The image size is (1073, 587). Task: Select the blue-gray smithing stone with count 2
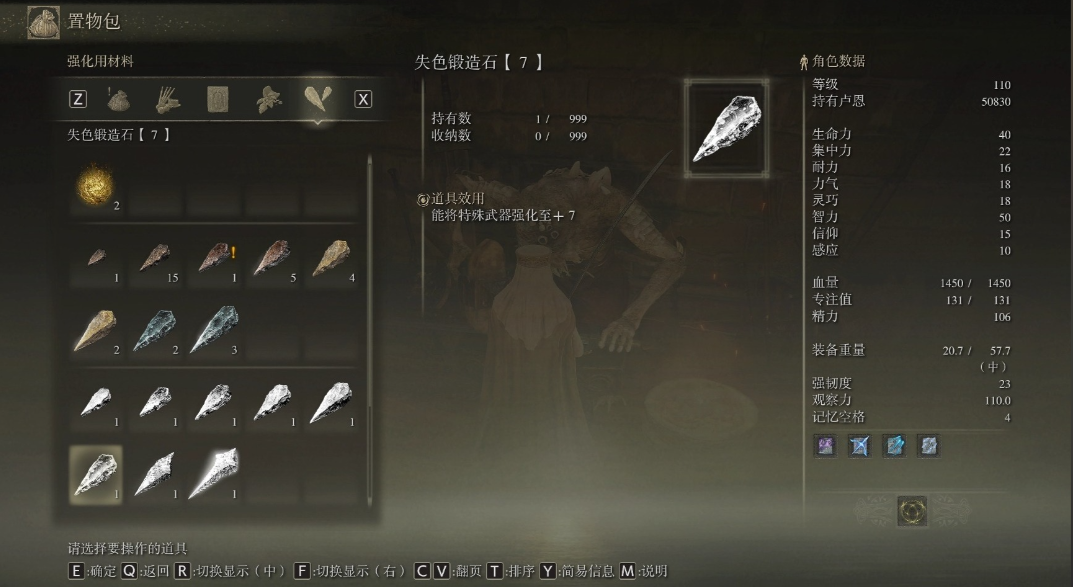click(x=156, y=331)
